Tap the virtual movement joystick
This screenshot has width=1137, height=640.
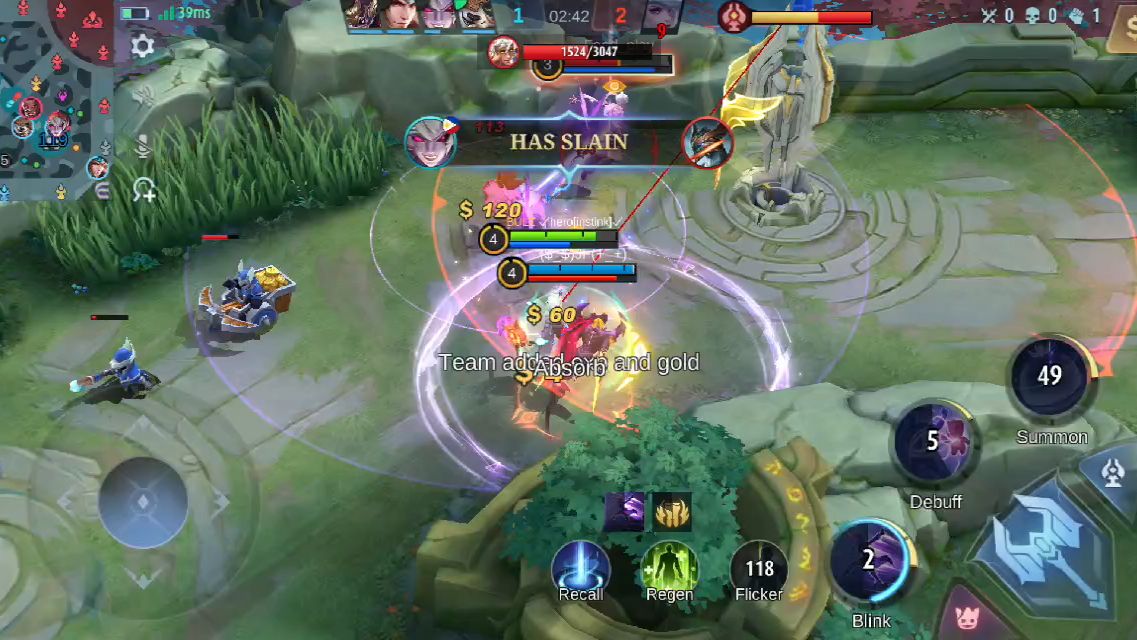143,502
